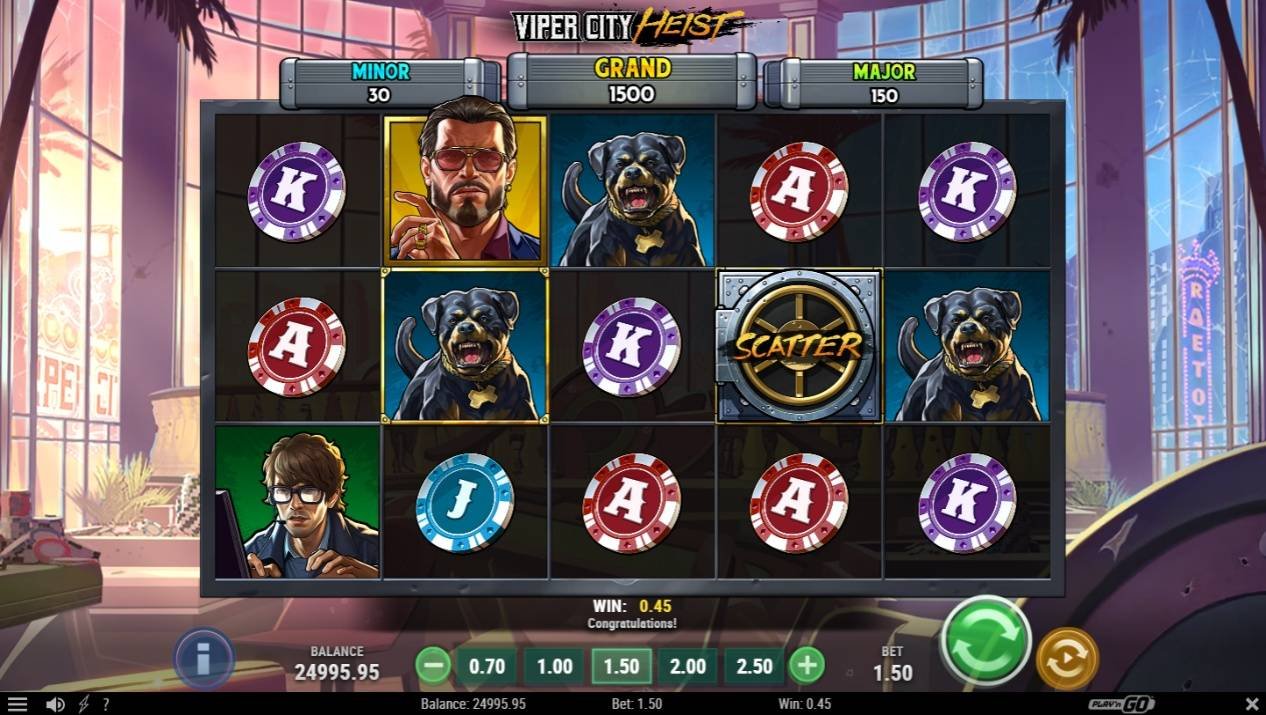Screen dimensions: 1266x715
Task: Open the hamburger menu
Action: [x=17, y=704]
